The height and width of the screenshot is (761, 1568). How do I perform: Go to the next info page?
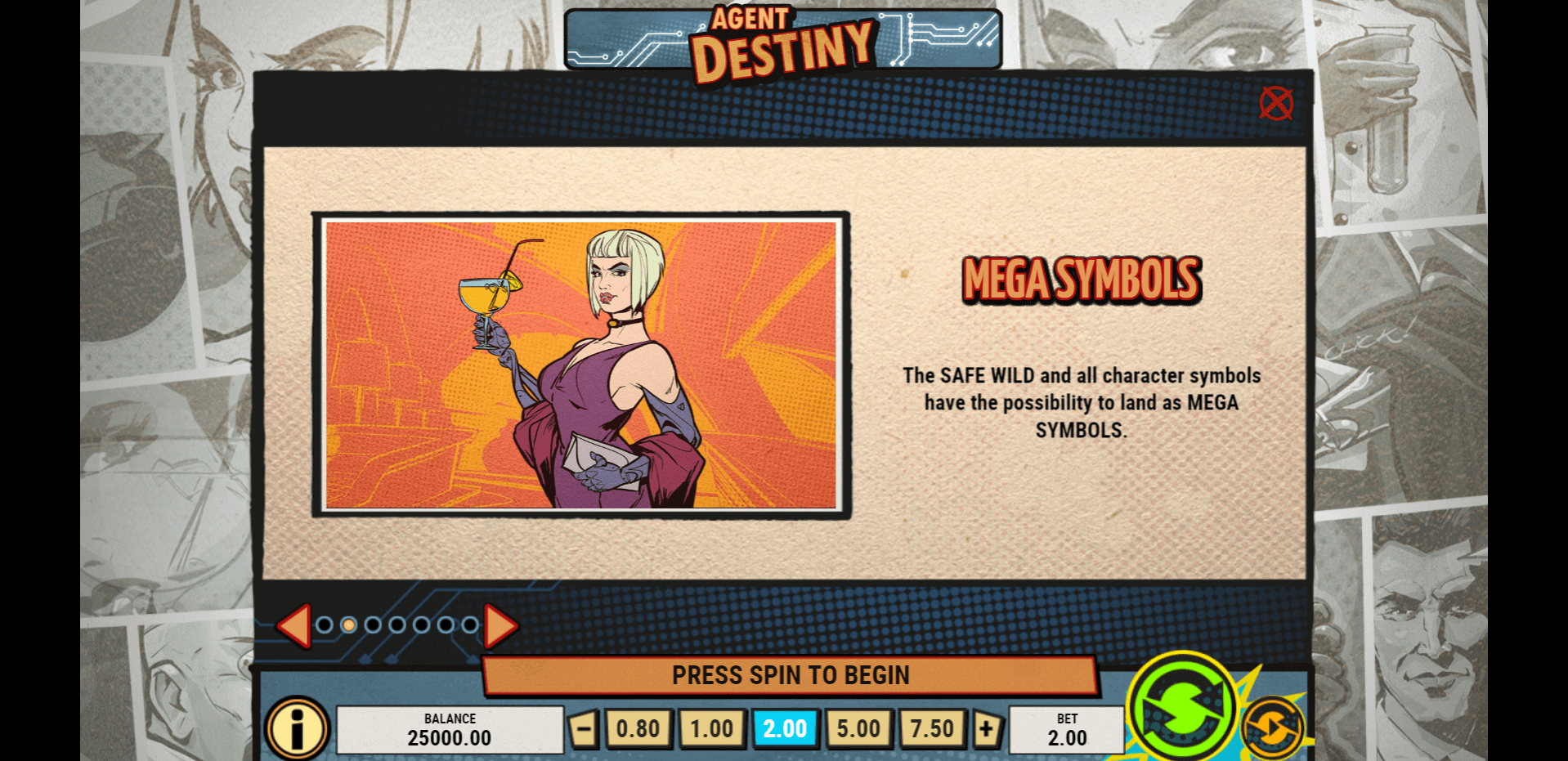[500, 626]
